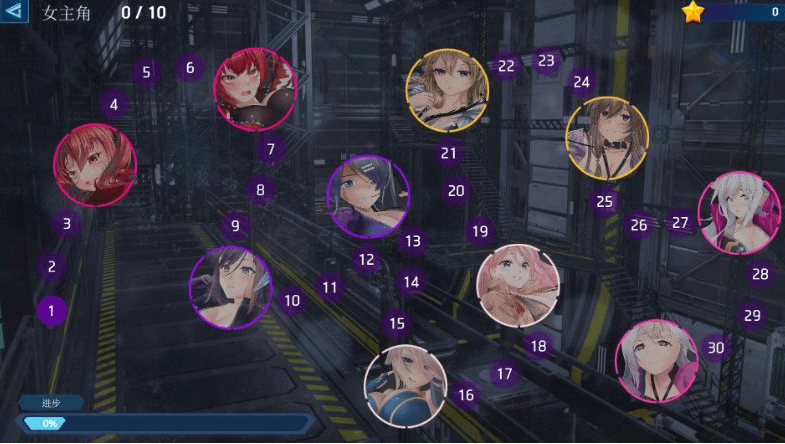This screenshot has width=785, height=444.
Task: Go back using the top-left arrow
Action: [14, 12]
